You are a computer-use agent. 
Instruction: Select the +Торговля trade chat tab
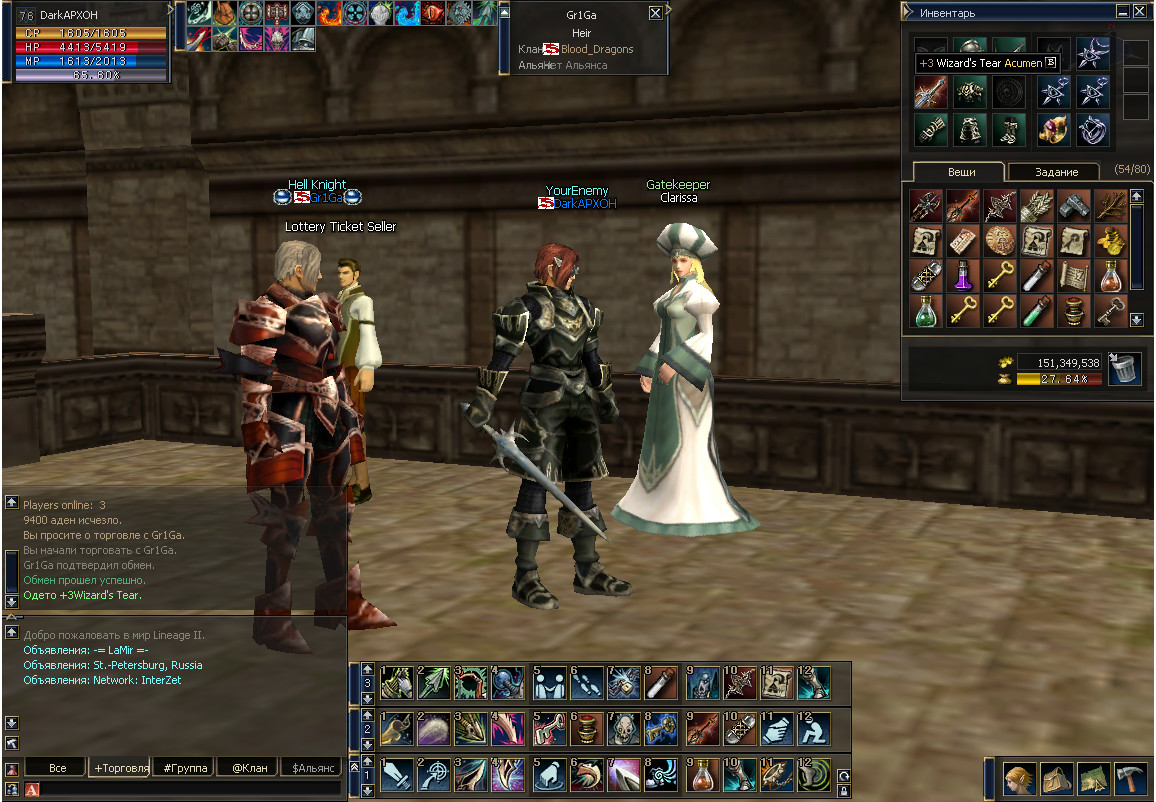(120, 768)
